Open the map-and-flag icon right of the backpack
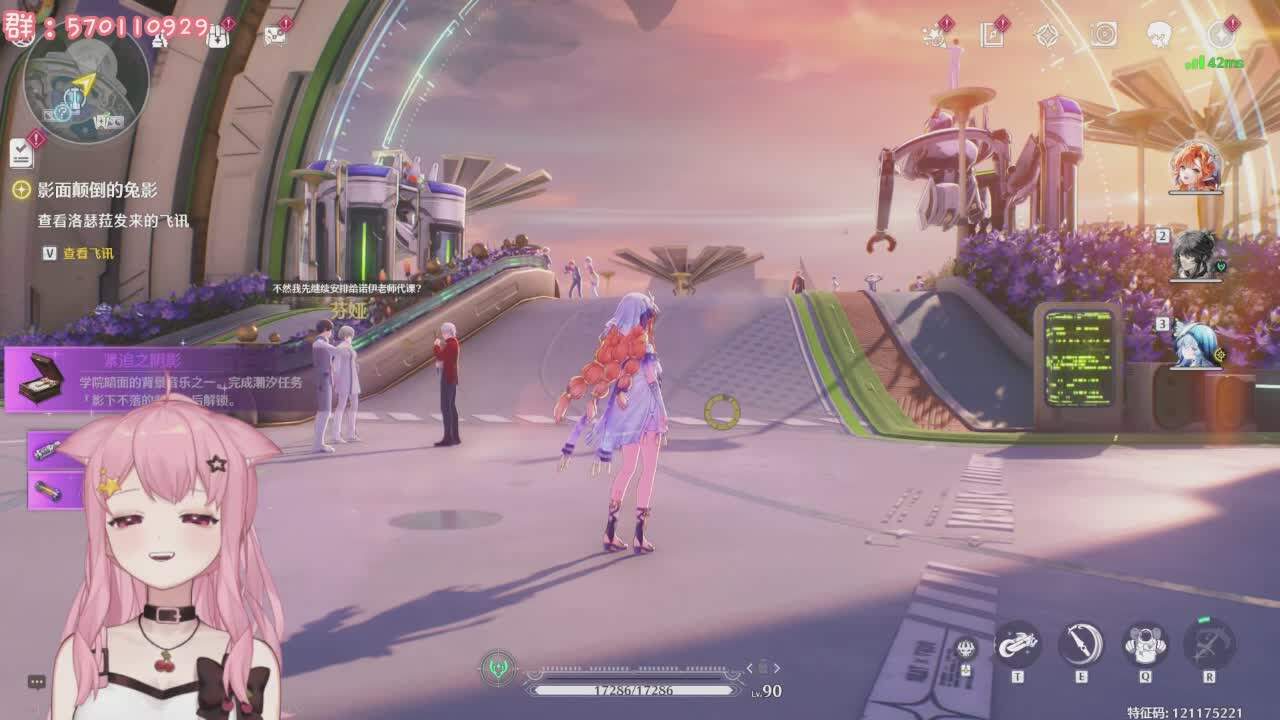 [274, 34]
